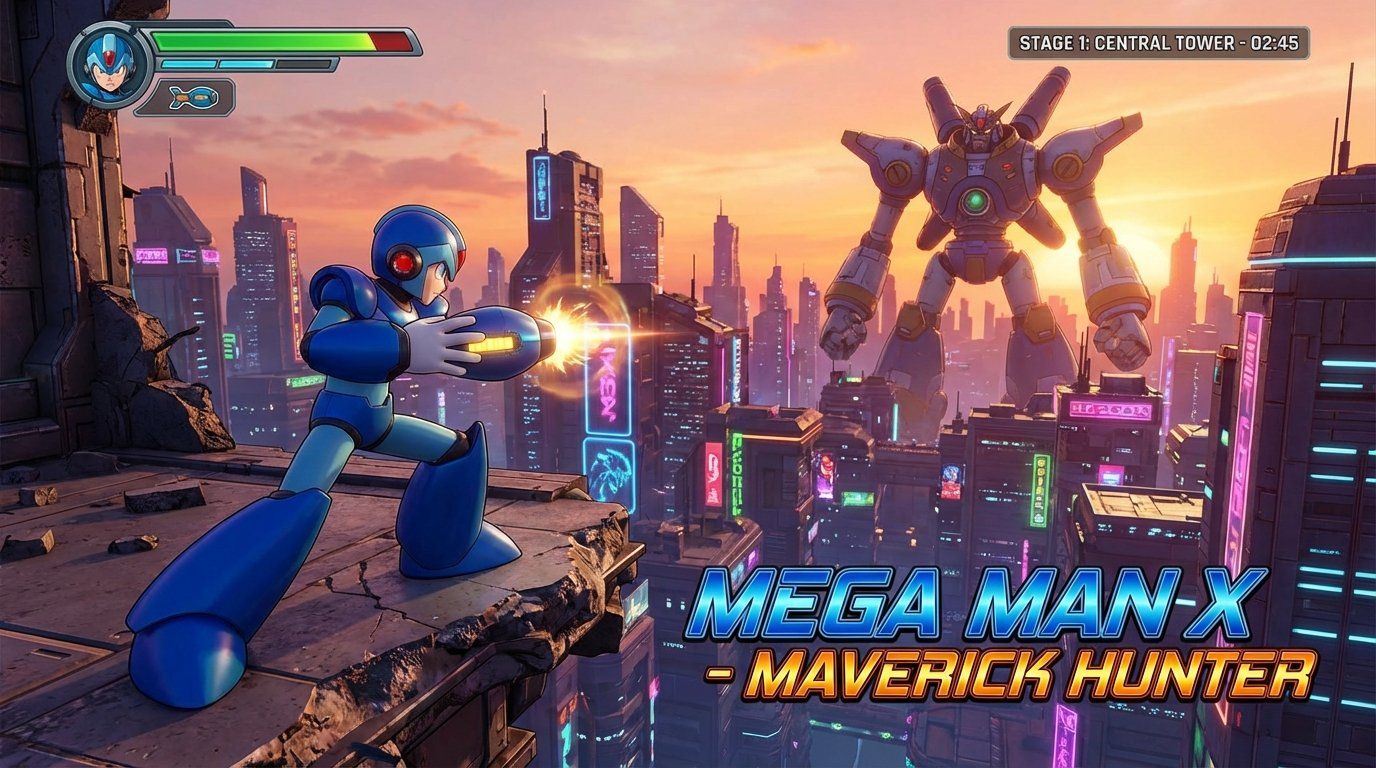Select the Mega Man X portrait icon
Image resolution: width=1376 pixels, height=768 pixels.
pyautogui.click(x=108, y=64)
